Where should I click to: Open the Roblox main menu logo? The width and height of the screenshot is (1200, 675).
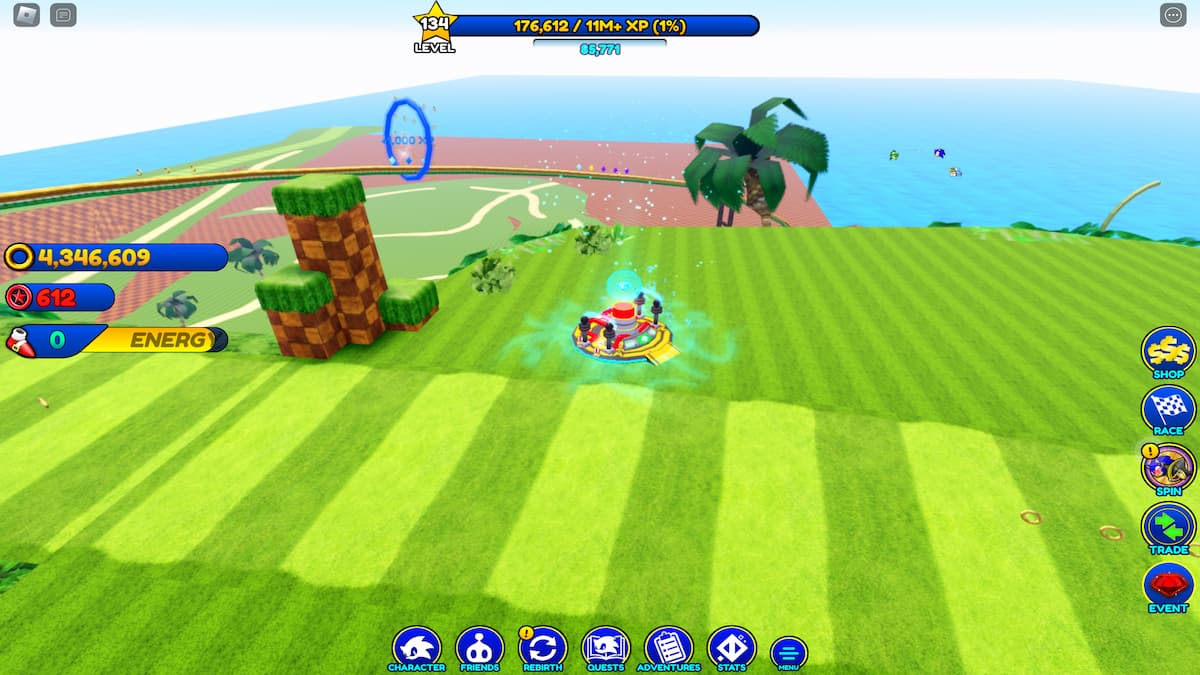point(26,15)
